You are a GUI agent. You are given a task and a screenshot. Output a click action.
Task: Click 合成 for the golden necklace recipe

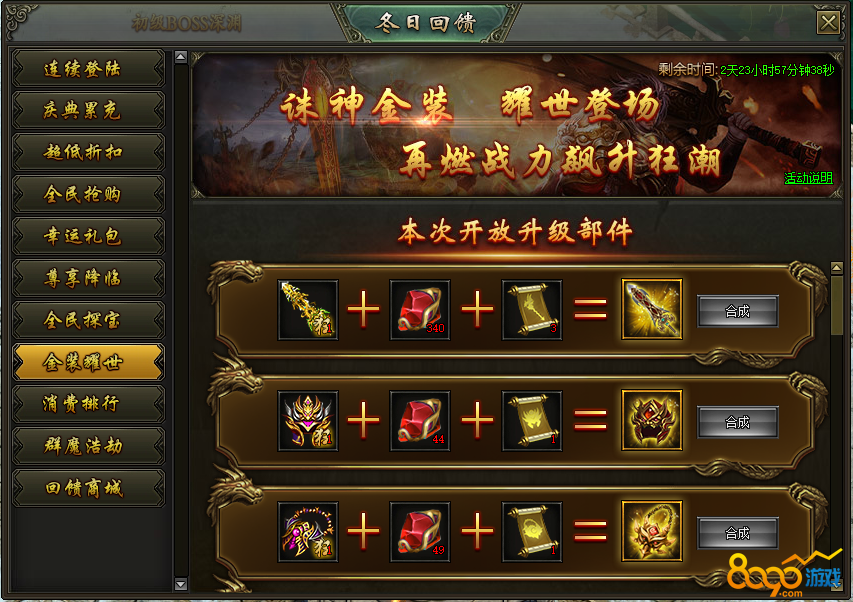point(737,533)
